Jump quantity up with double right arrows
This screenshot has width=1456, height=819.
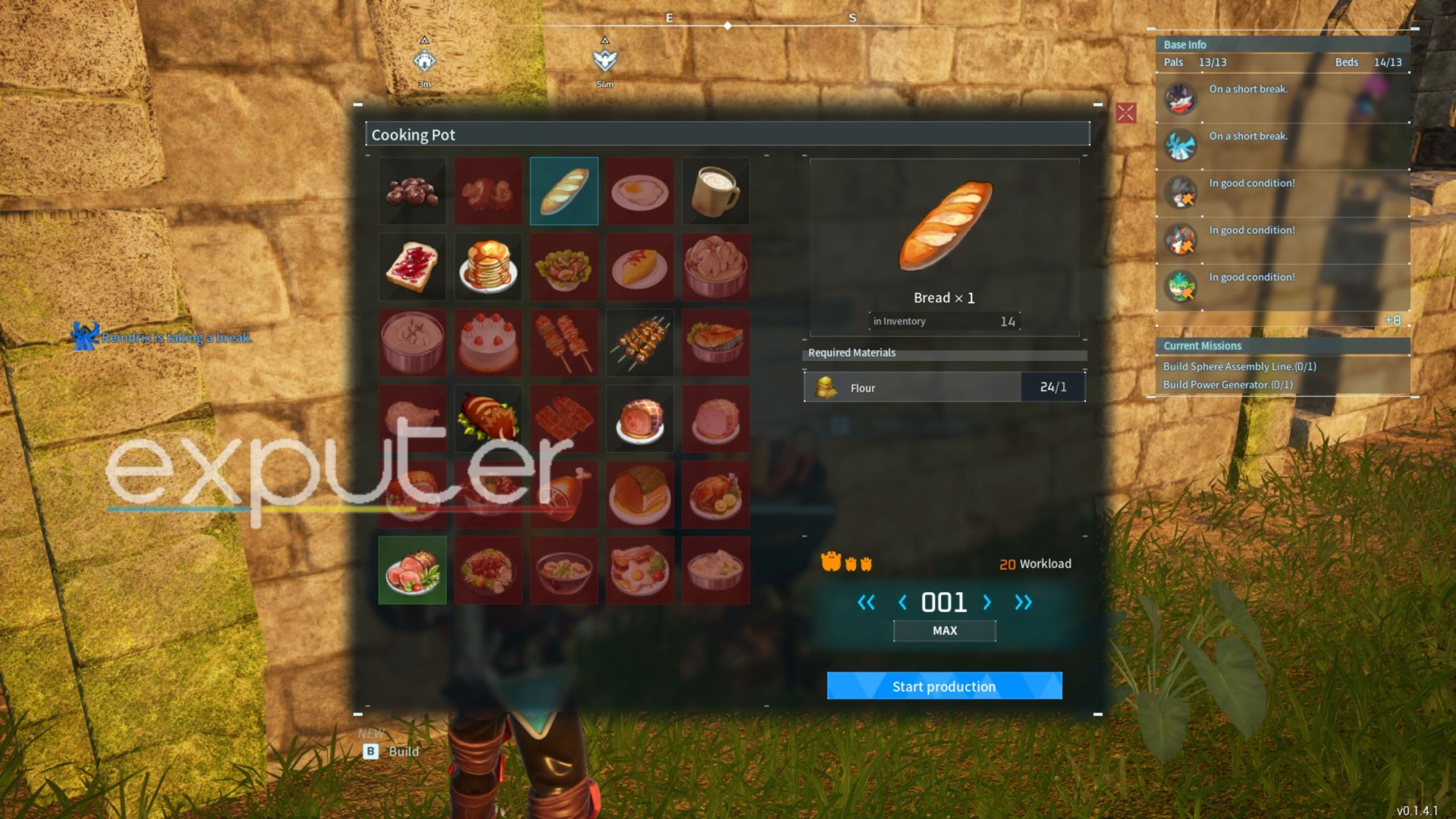coord(1023,603)
